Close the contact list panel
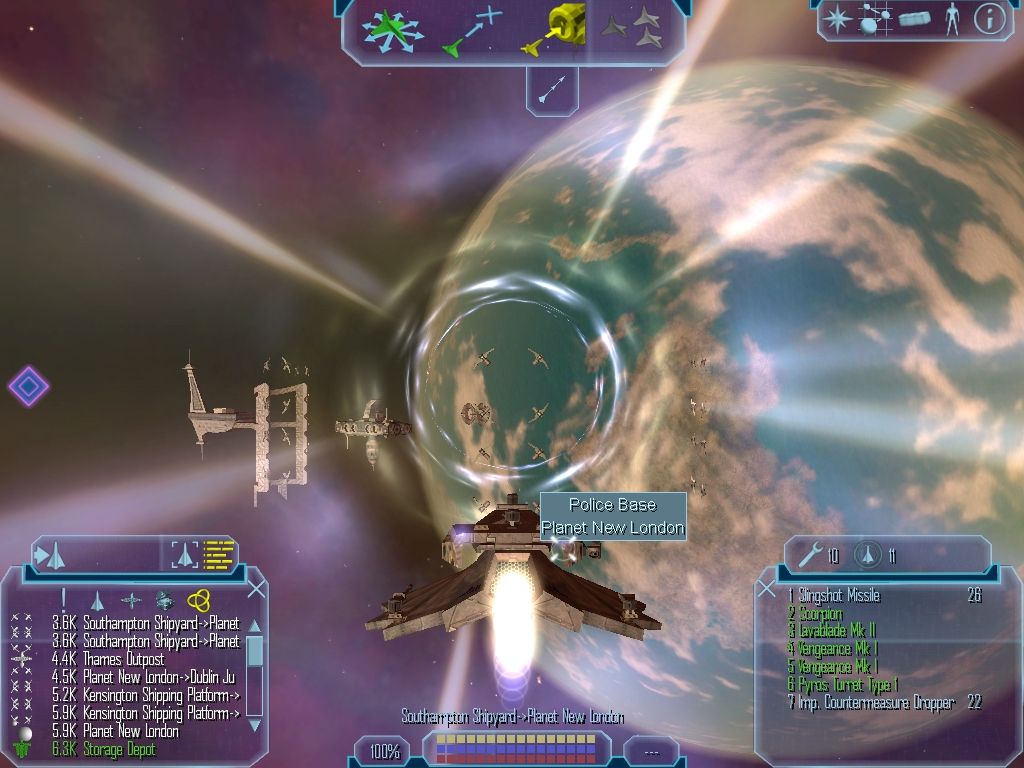The width and height of the screenshot is (1024, 768). click(x=256, y=588)
